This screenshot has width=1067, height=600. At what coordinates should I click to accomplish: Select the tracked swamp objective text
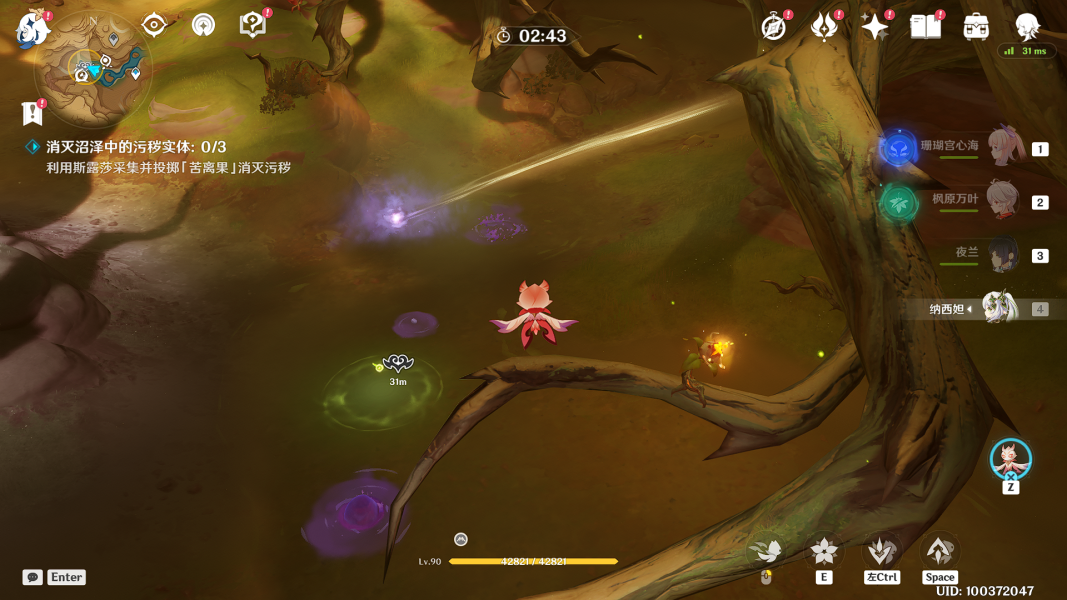pos(136,147)
